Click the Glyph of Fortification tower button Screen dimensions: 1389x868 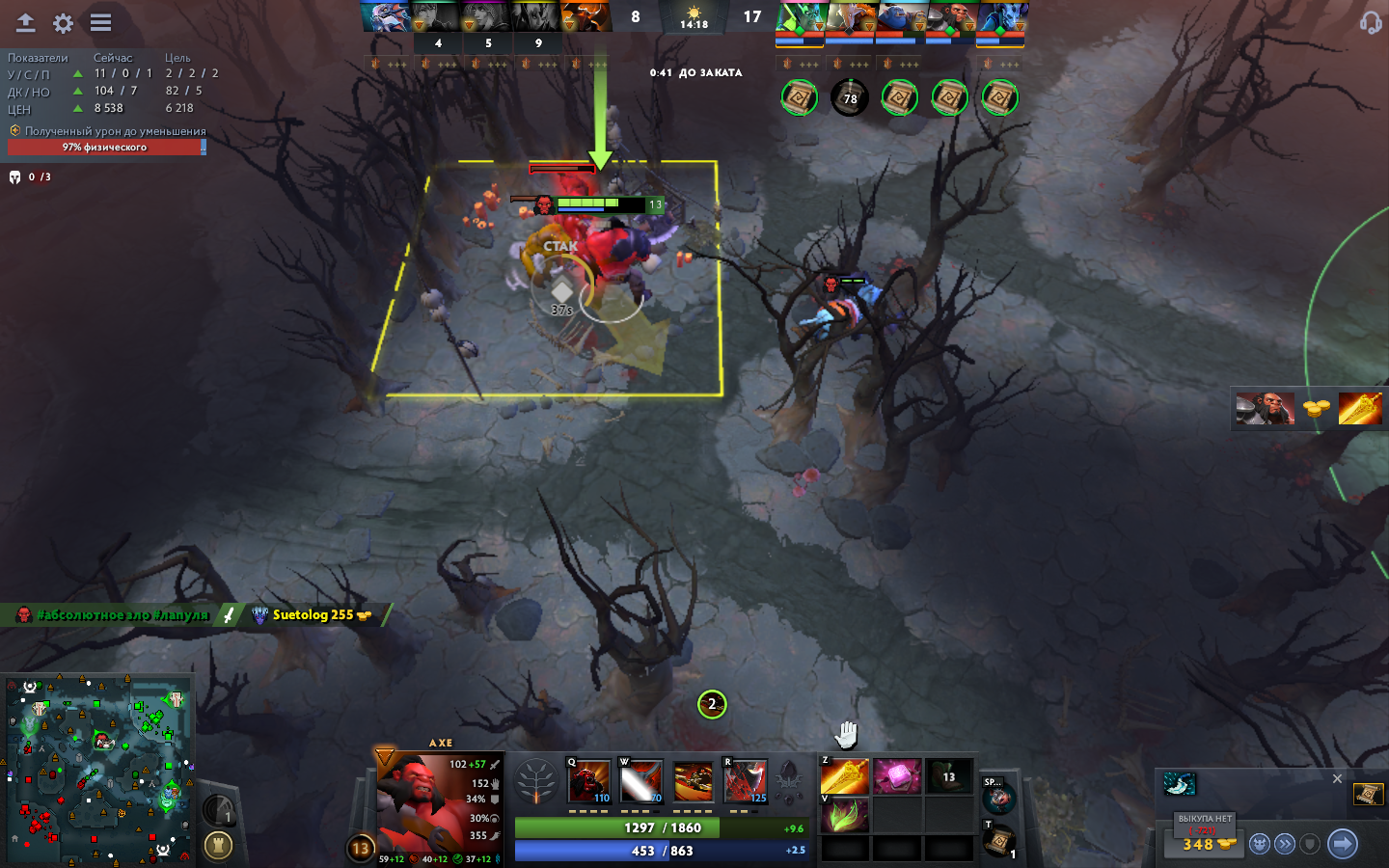point(219,846)
